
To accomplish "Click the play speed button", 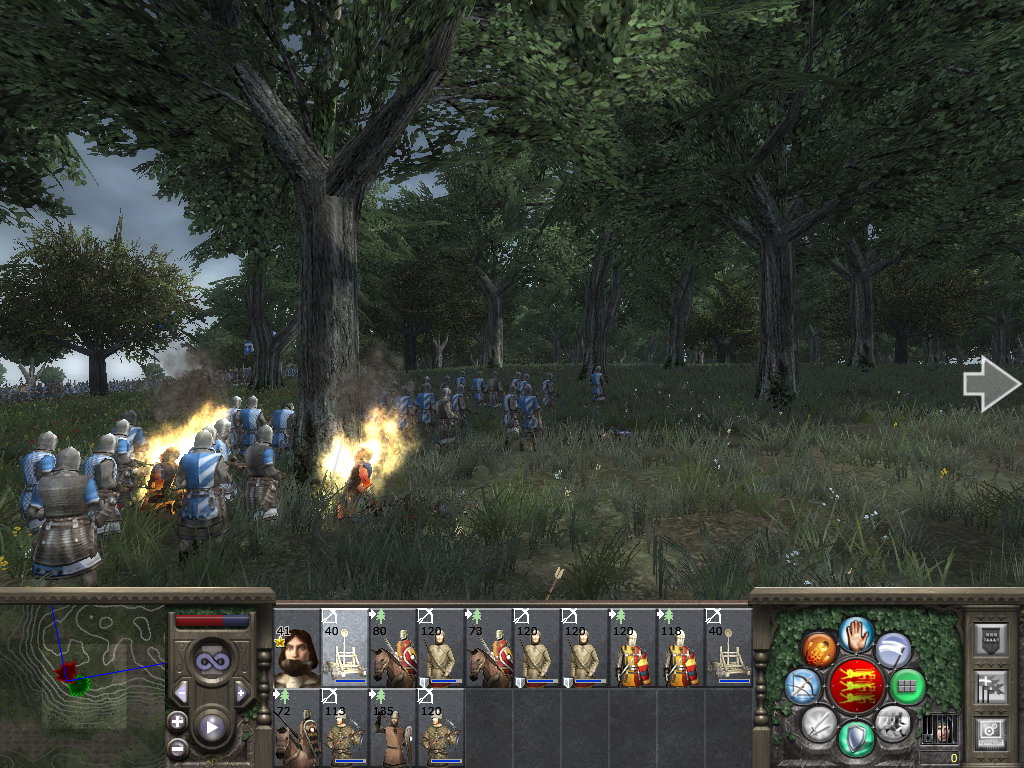I will (x=211, y=727).
